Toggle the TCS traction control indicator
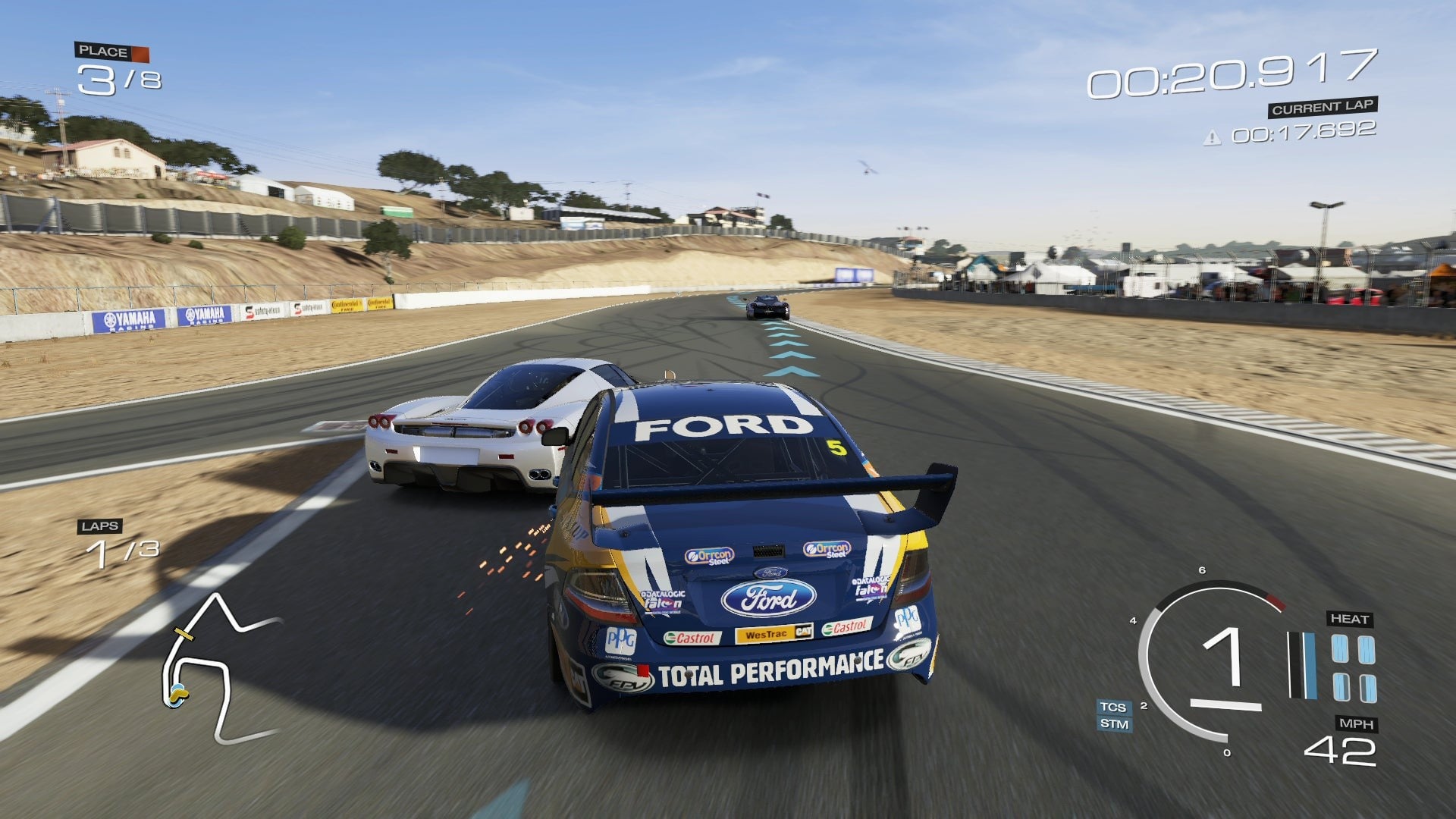This screenshot has width=1456, height=819. click(1113, 707)
